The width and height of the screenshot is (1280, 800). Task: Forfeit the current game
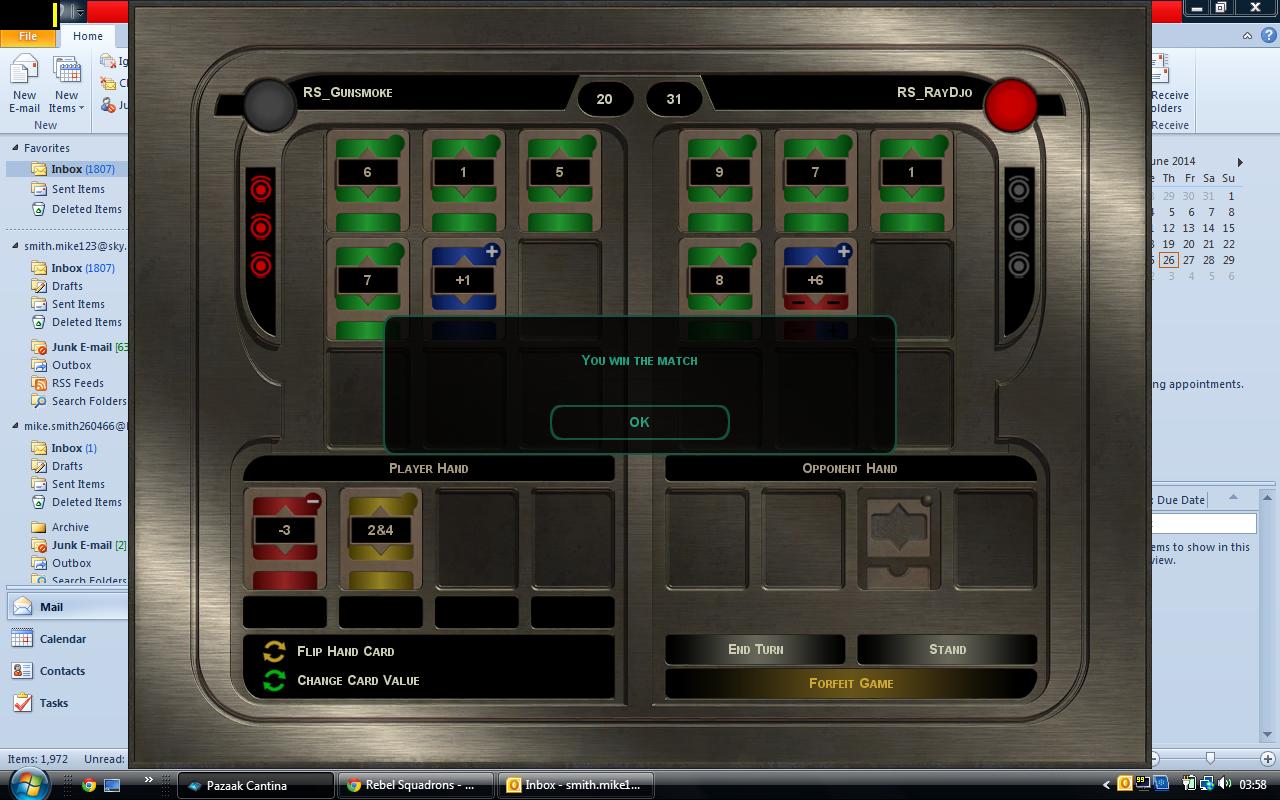click(850, 683)
